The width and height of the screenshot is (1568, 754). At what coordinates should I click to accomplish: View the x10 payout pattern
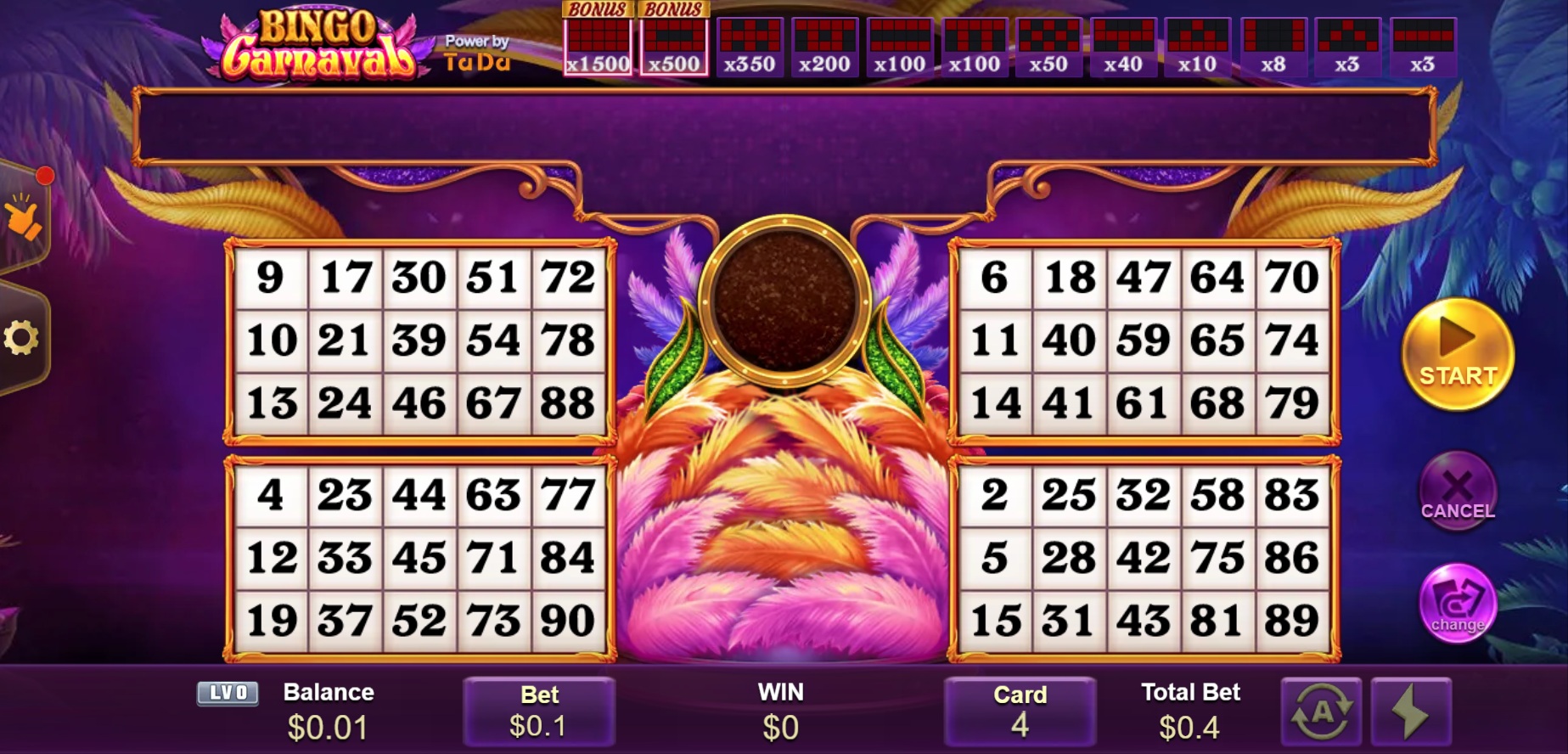coord(1197,48)
